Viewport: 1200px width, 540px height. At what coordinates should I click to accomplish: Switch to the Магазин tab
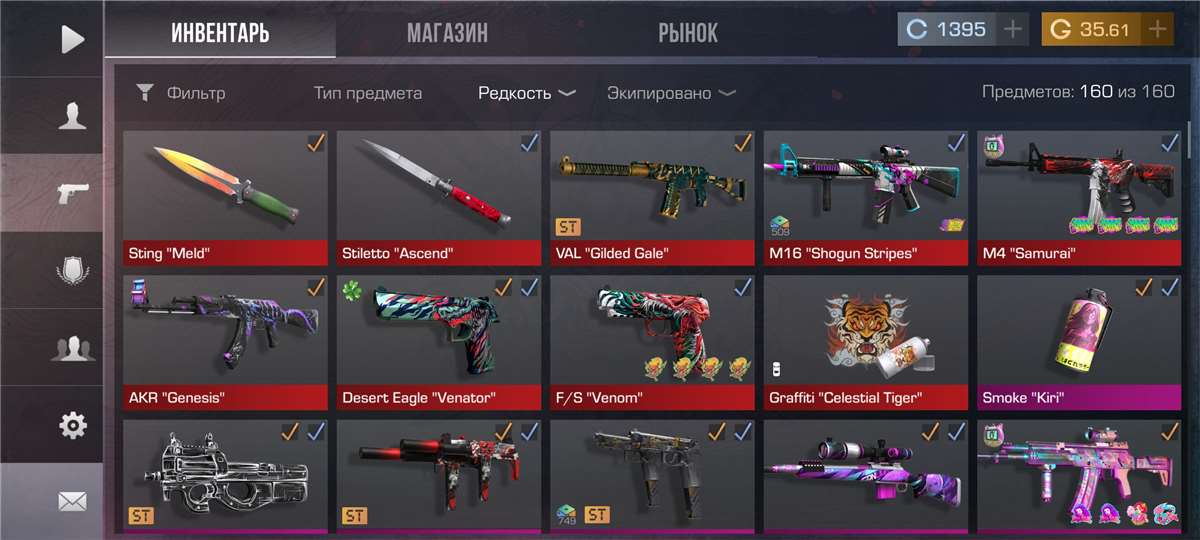(447, 33)
